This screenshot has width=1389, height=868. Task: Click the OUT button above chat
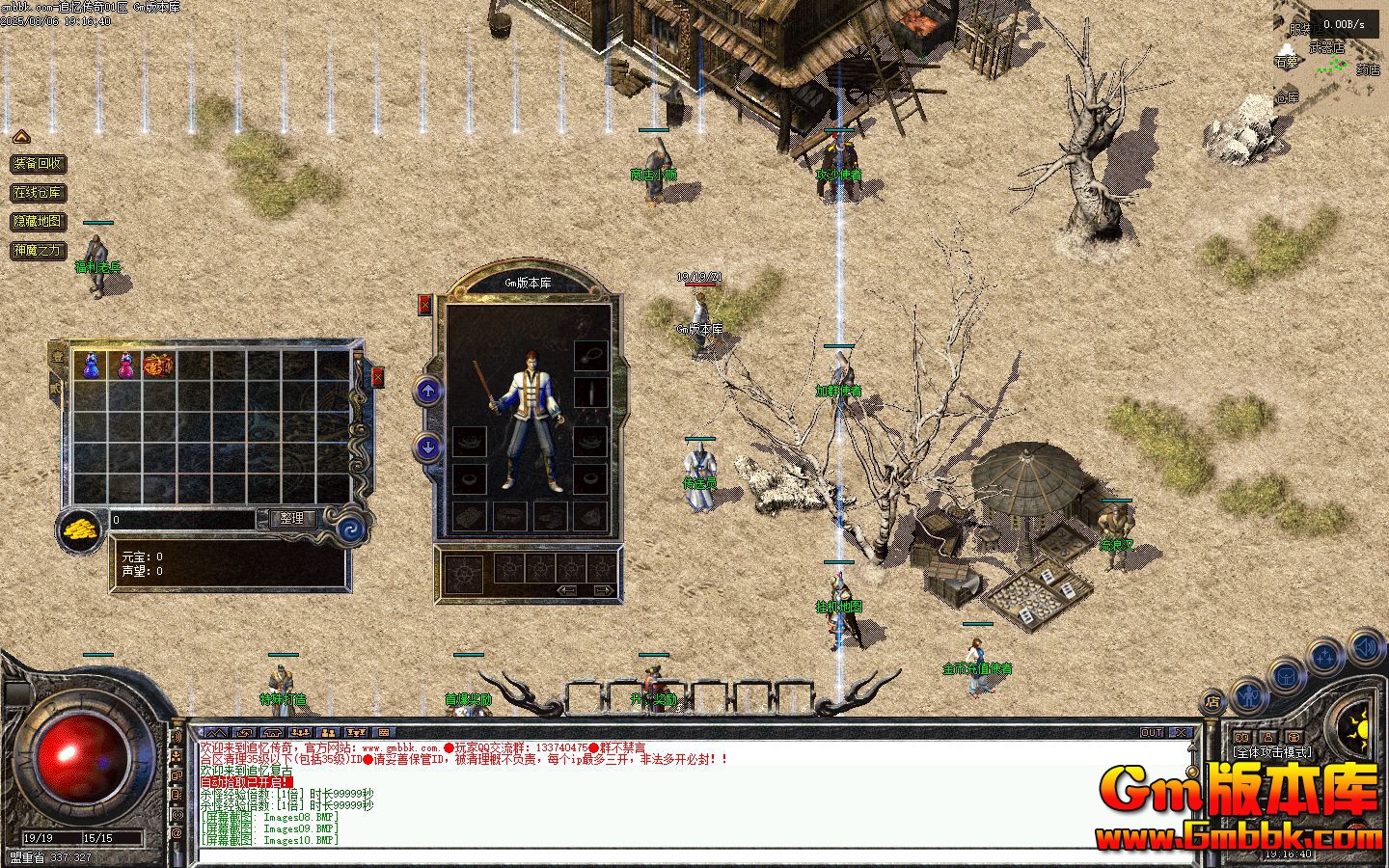tap(1152, 733)
